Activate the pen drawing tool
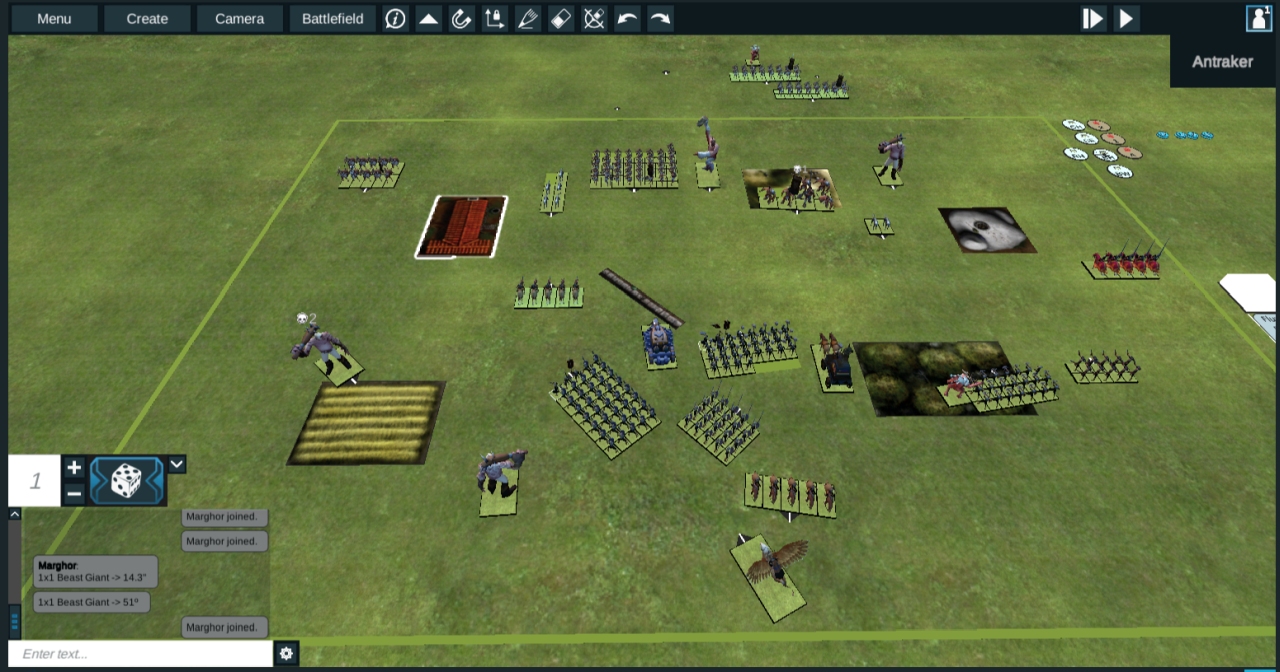1280x672 pixels. coord(527,18)
